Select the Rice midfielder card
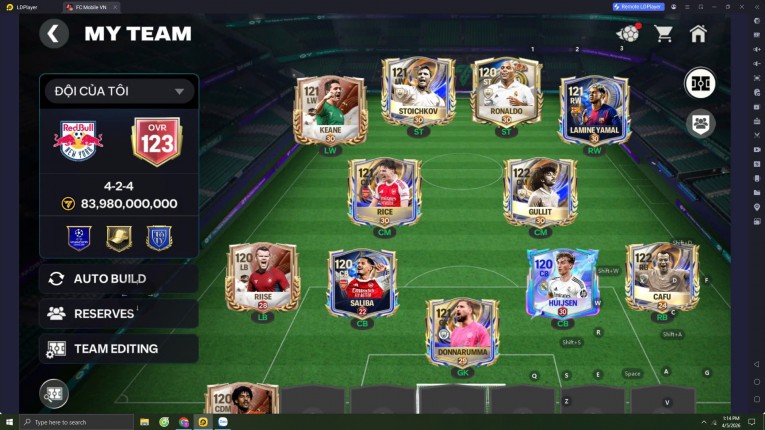Image resolution: width=765 pixels, height=430 pixels. click(x=384, y=191)
